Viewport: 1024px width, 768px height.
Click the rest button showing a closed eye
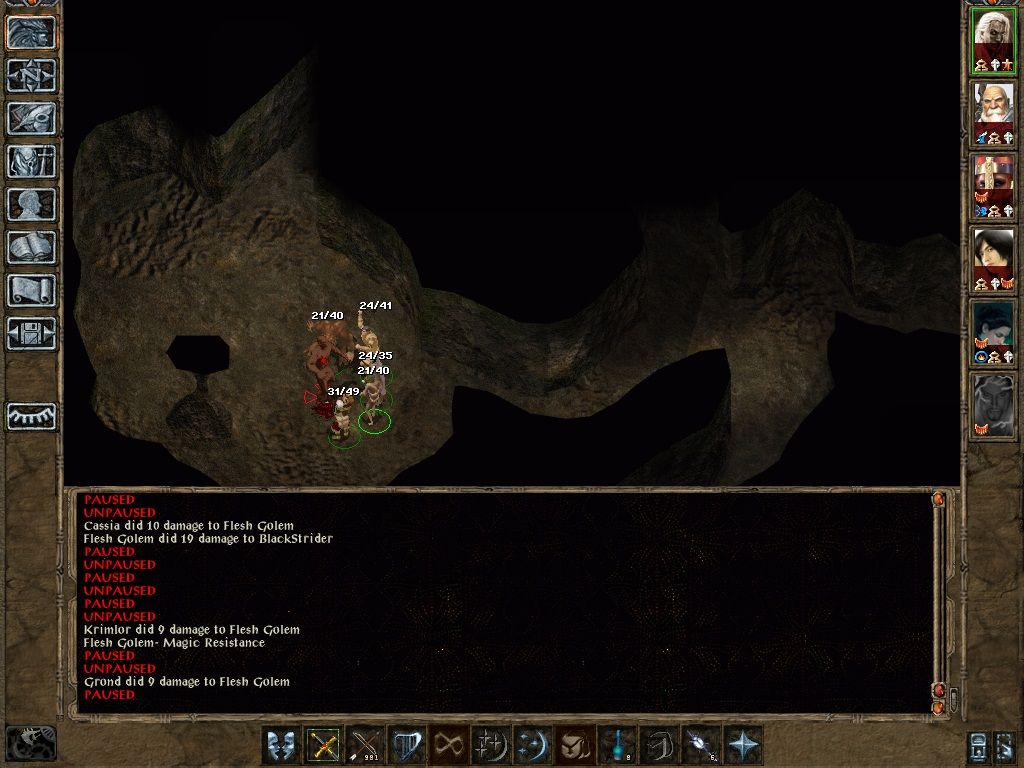(31, 416)
